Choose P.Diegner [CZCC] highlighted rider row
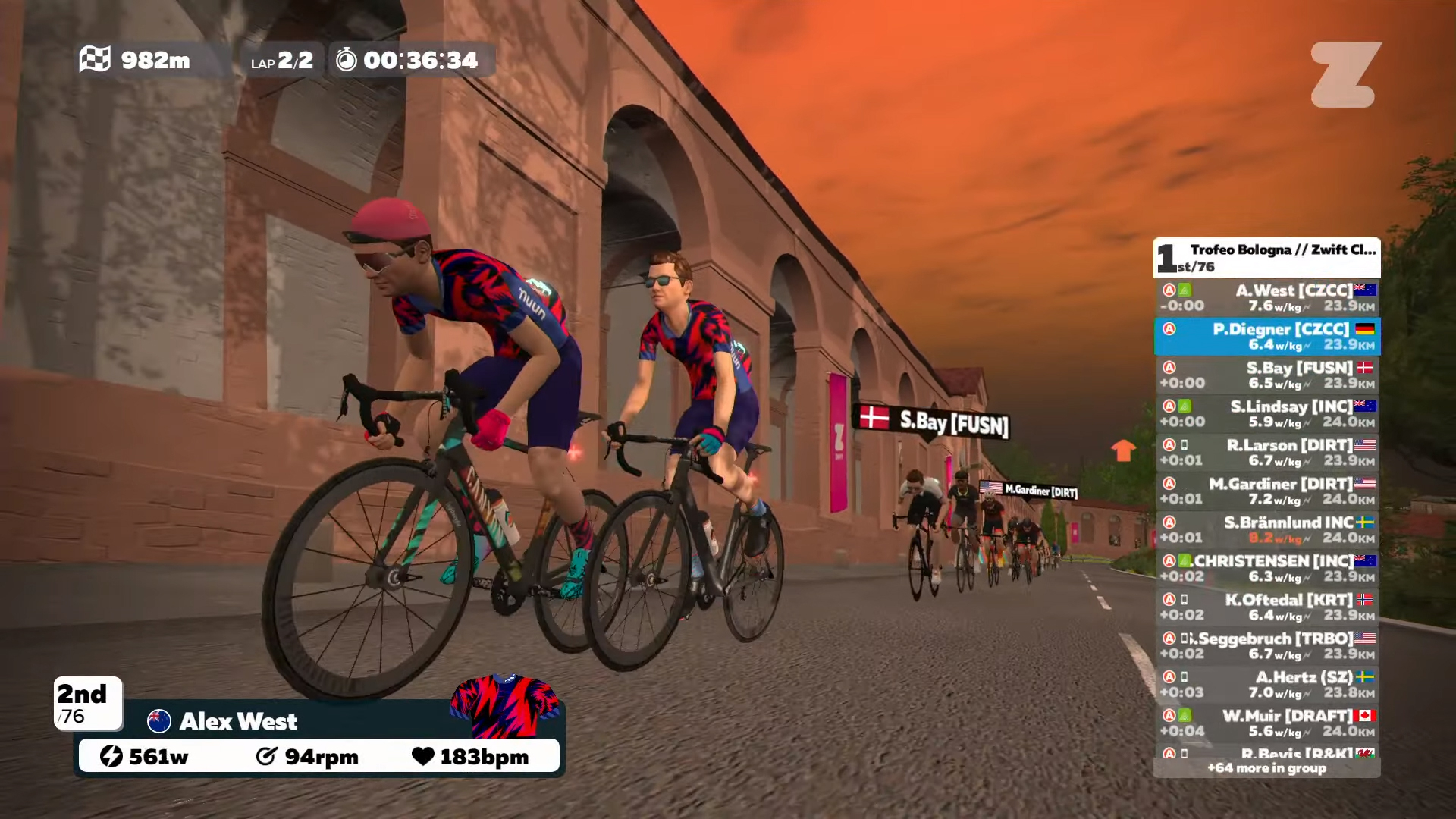 pyautogui.click(x=1266, y=337)
